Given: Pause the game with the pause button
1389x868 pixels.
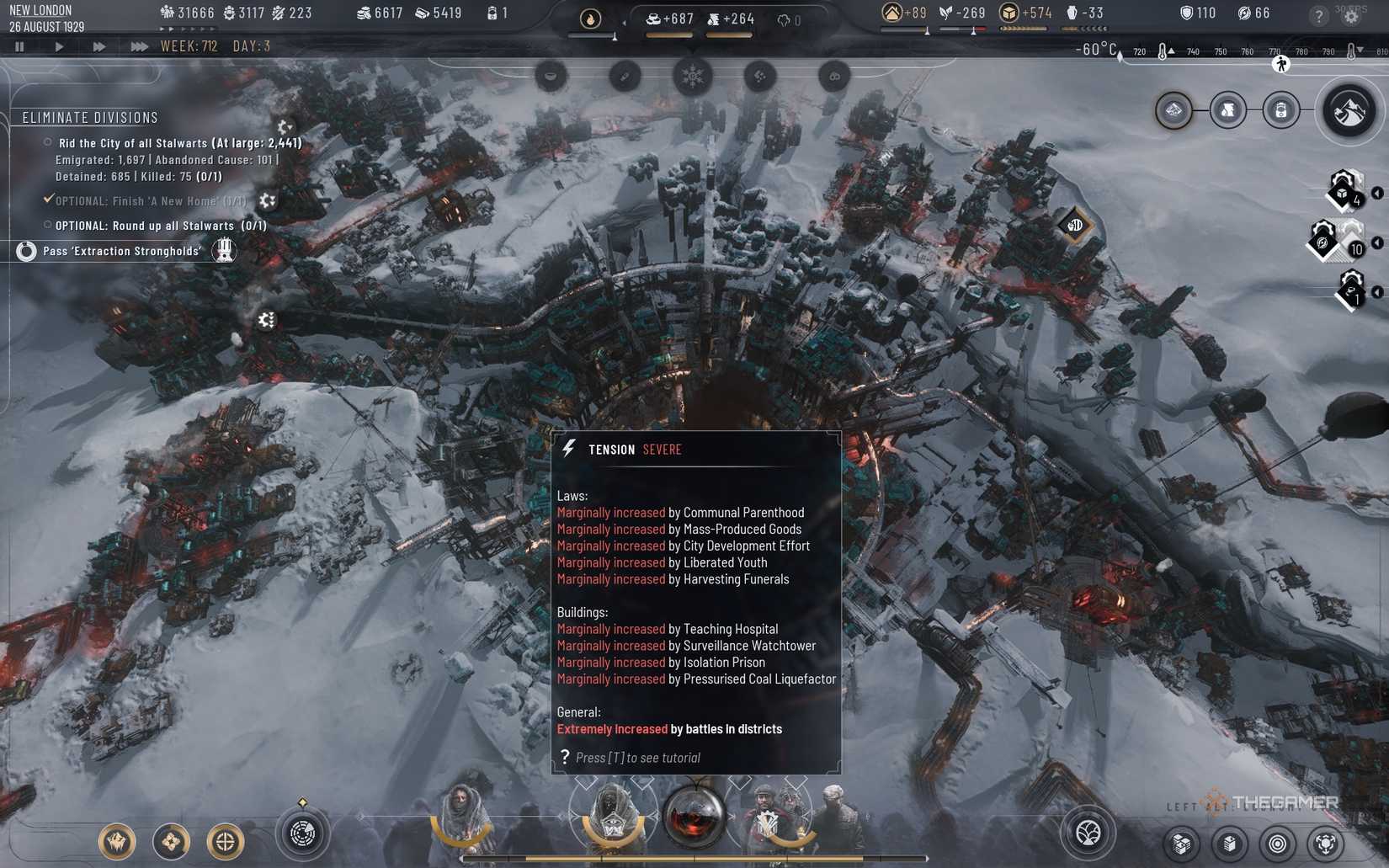Looking at the screenshot, I should click(x=19, y=46).
